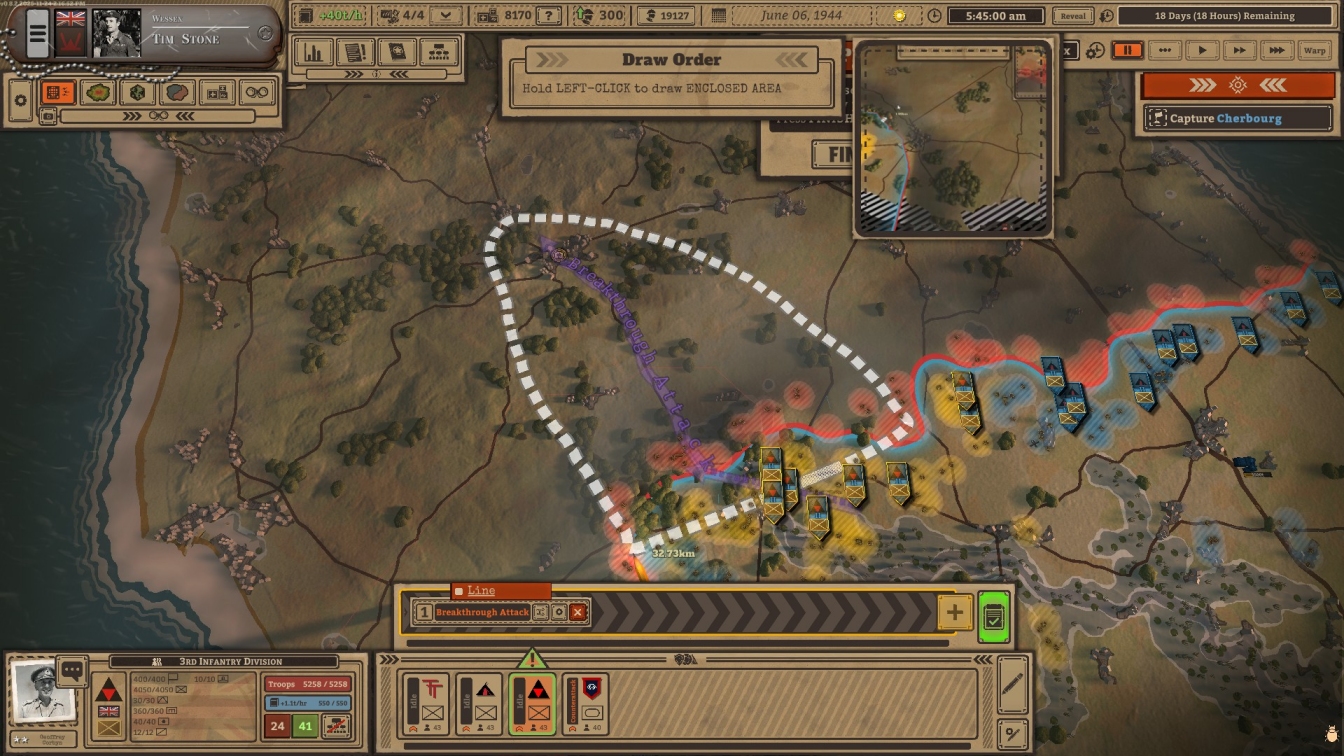Click the minimap
Image resolution: width=1344 pixels, height=756 pixels.
point(952,140)
